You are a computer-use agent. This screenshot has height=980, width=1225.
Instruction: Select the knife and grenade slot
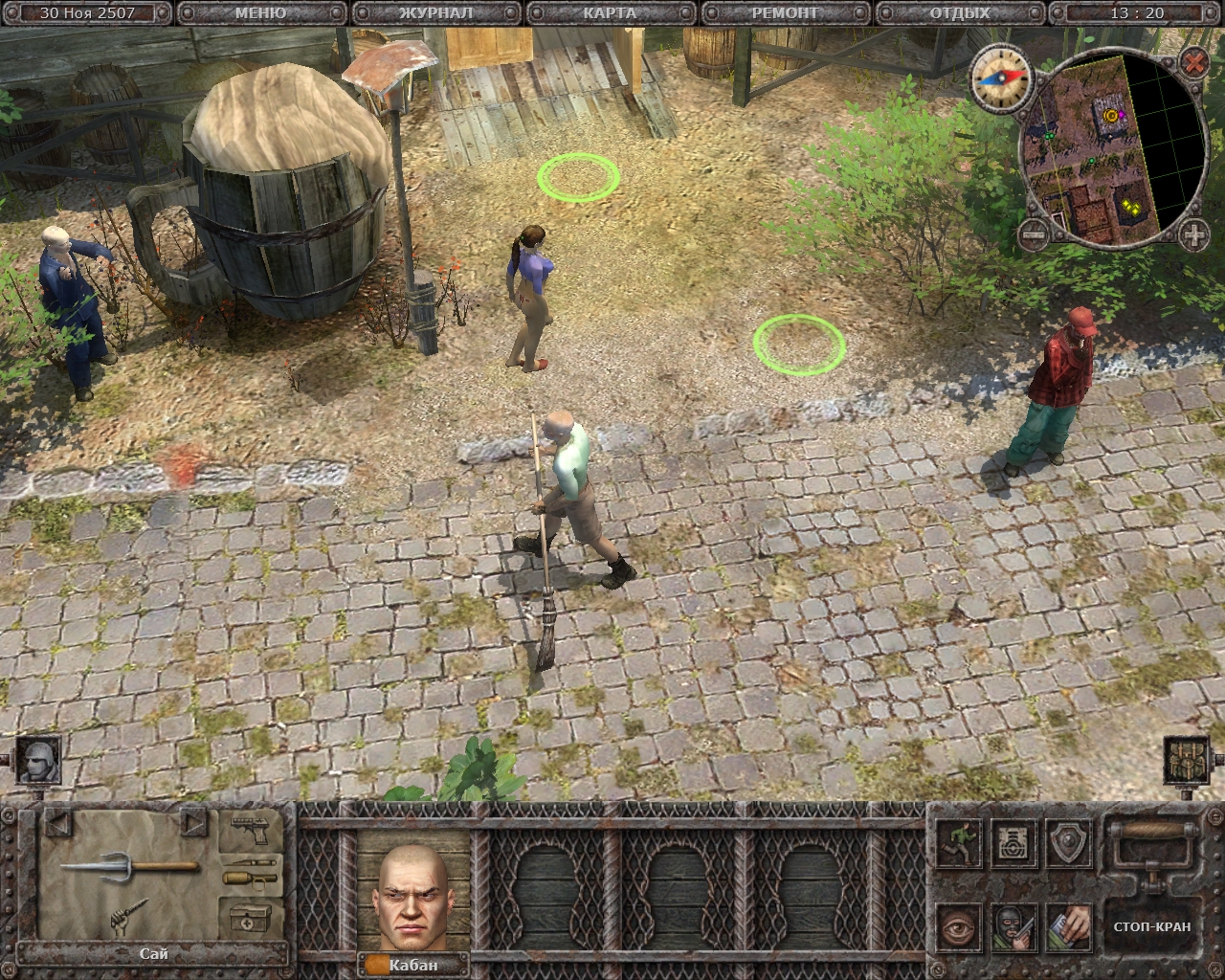[250, 876]
